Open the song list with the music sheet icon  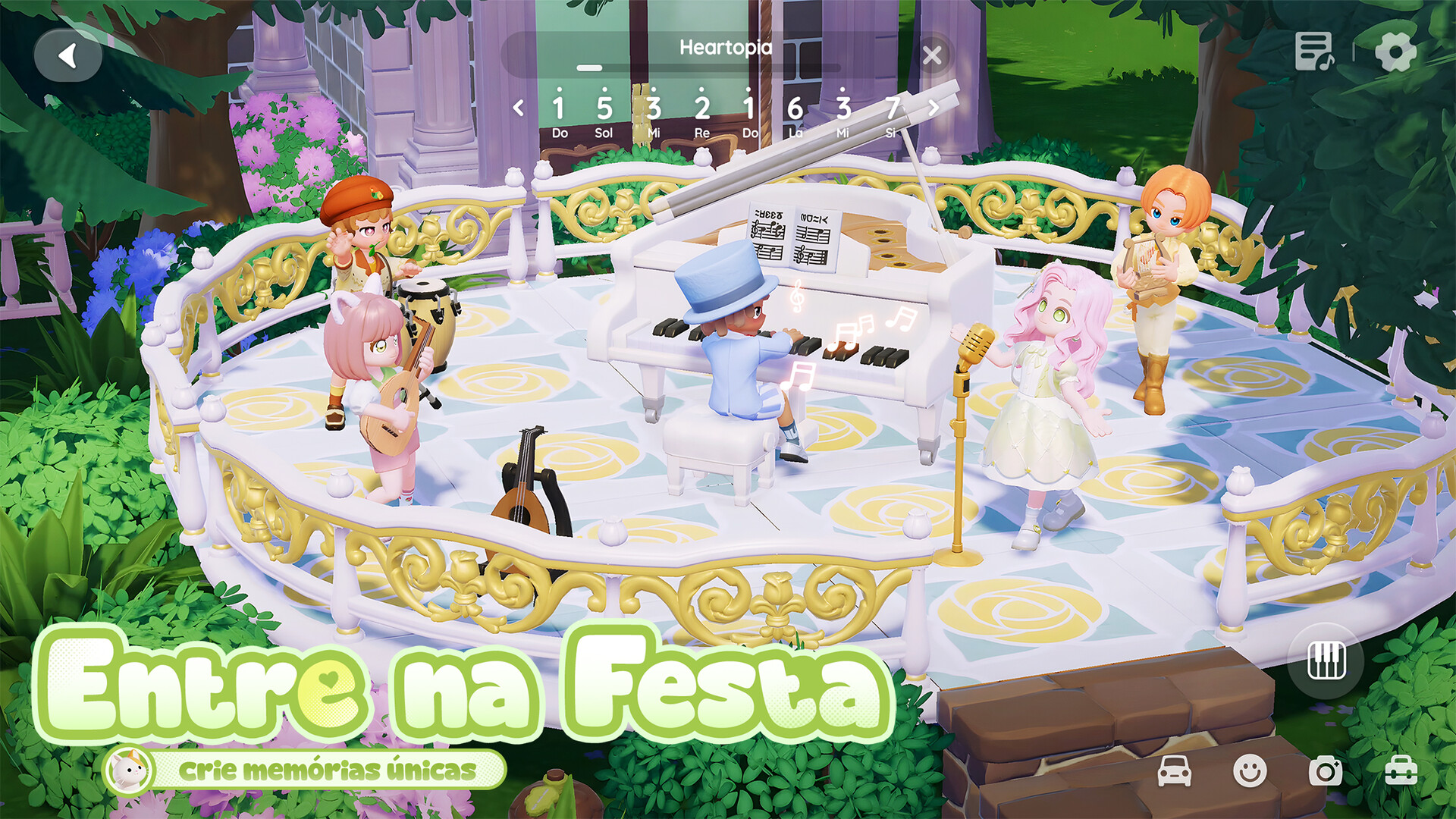click(x=1316, y=52)
